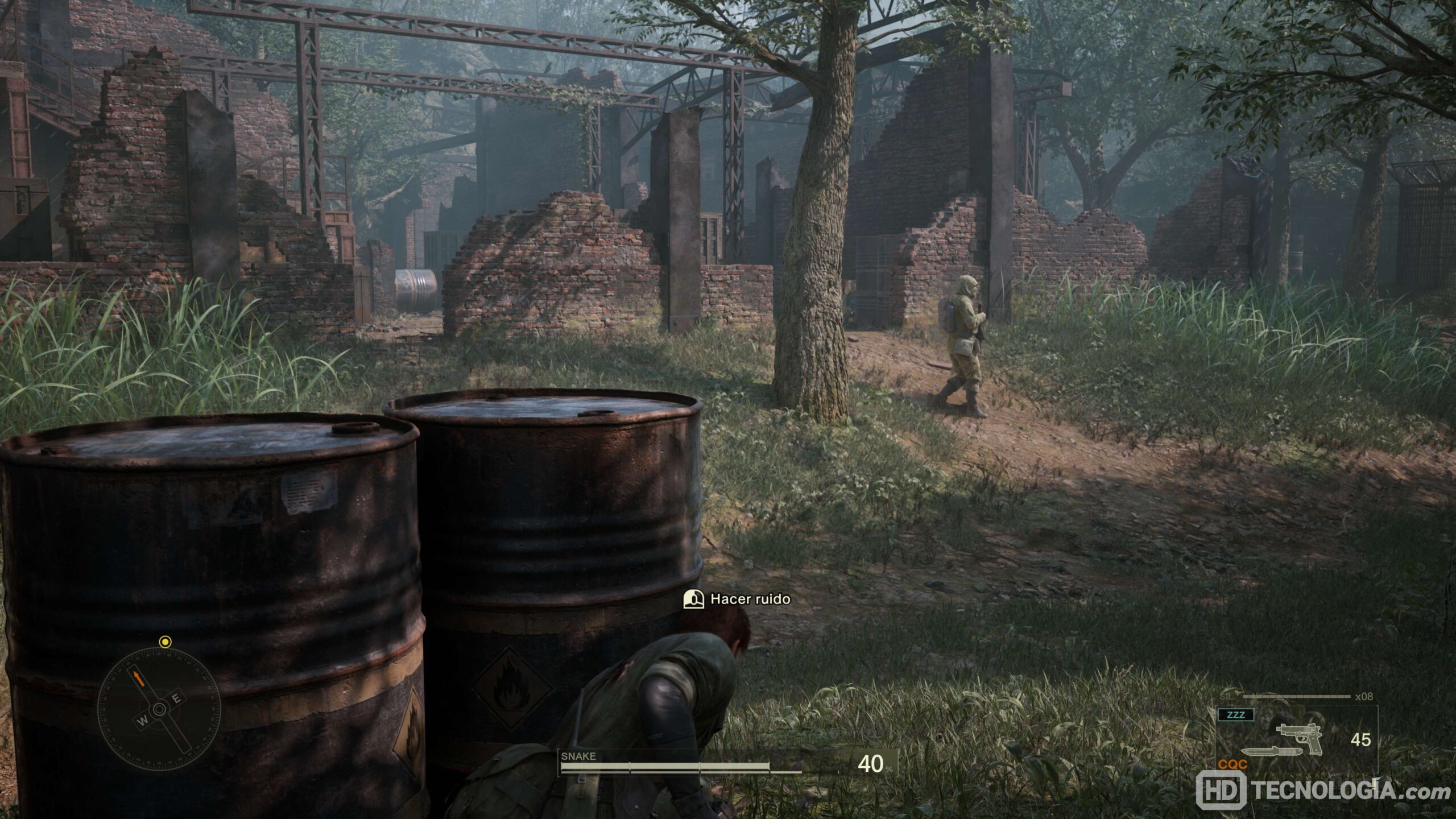The image size is (1456, 819).
Task: Click the ZZZ tranquilizer ammo tag
Action: click(x=1236, y=715)
